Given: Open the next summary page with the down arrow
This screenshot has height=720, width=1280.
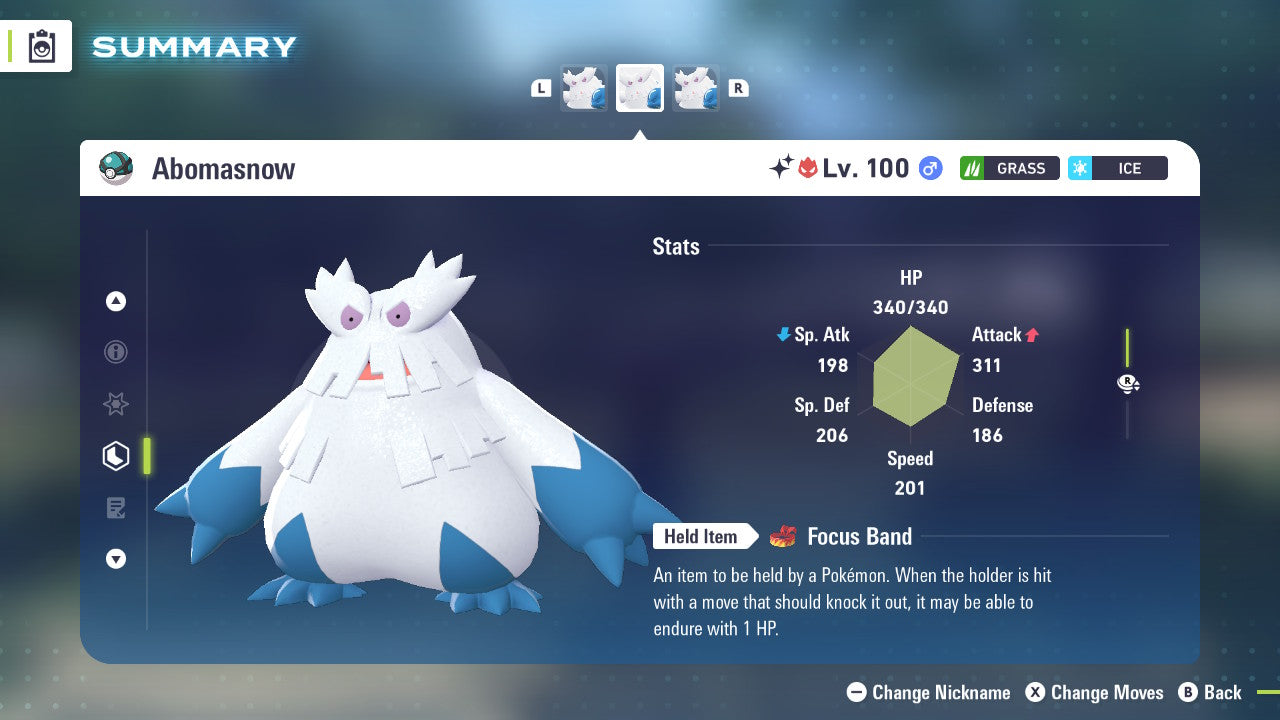Looking at the screenshot, I should pos(116,560).
